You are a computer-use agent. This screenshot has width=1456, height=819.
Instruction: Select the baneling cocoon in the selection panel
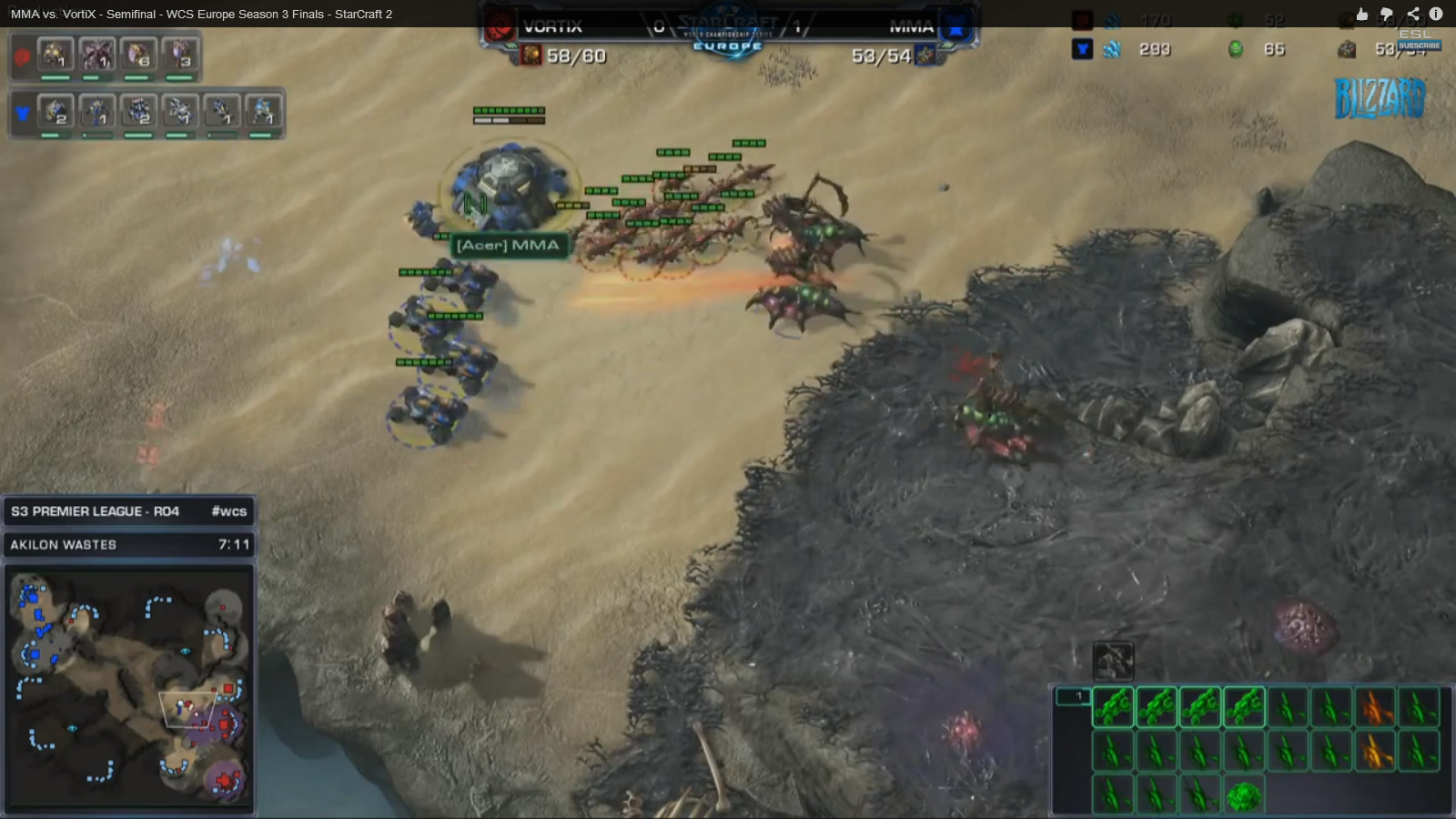1242,796
